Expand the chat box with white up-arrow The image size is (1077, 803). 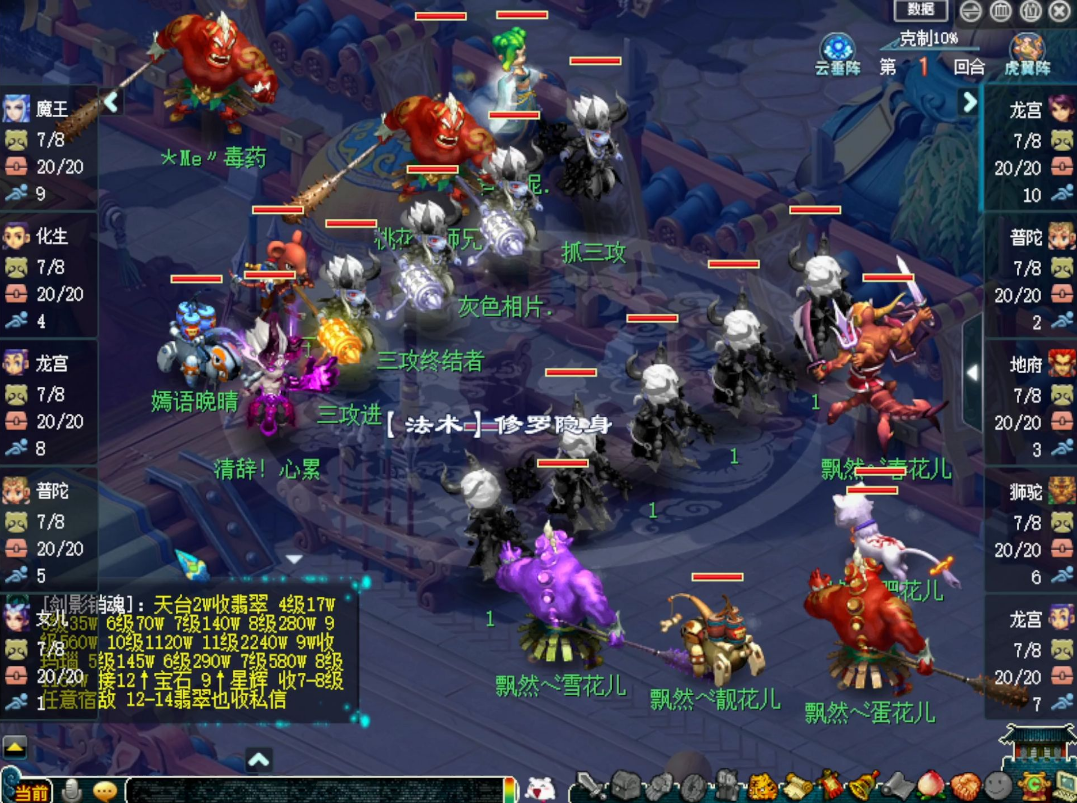click(x=258, y=759)
